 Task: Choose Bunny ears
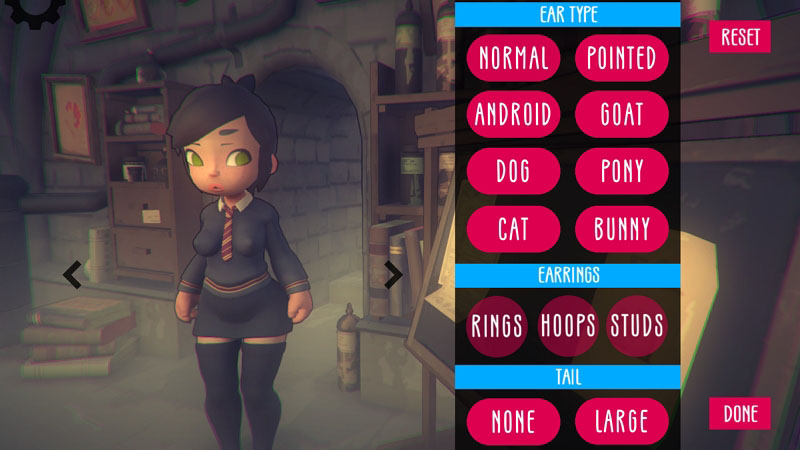(621, 229)
